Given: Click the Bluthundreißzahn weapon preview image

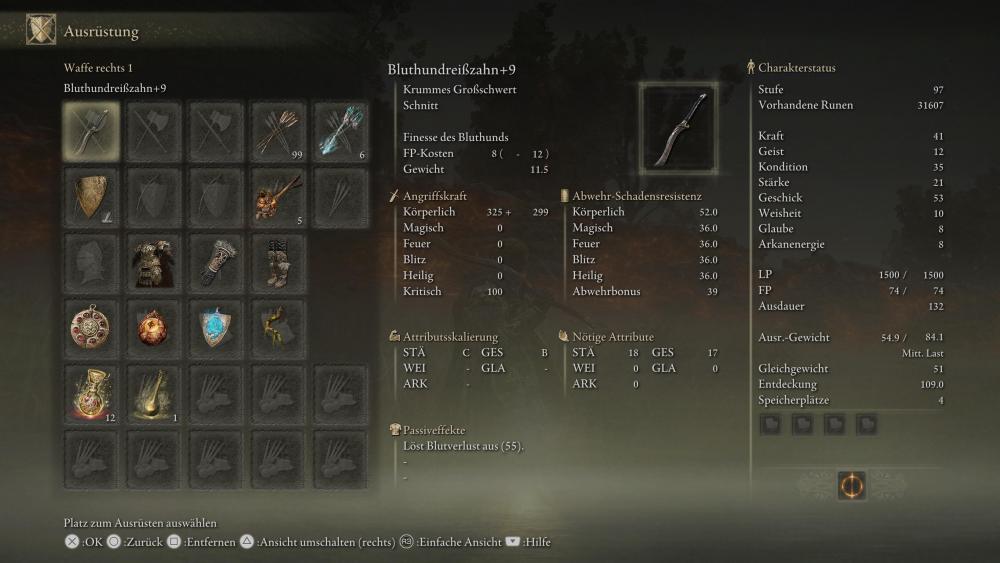Looking at the screenshot, I should pos(679,127).
